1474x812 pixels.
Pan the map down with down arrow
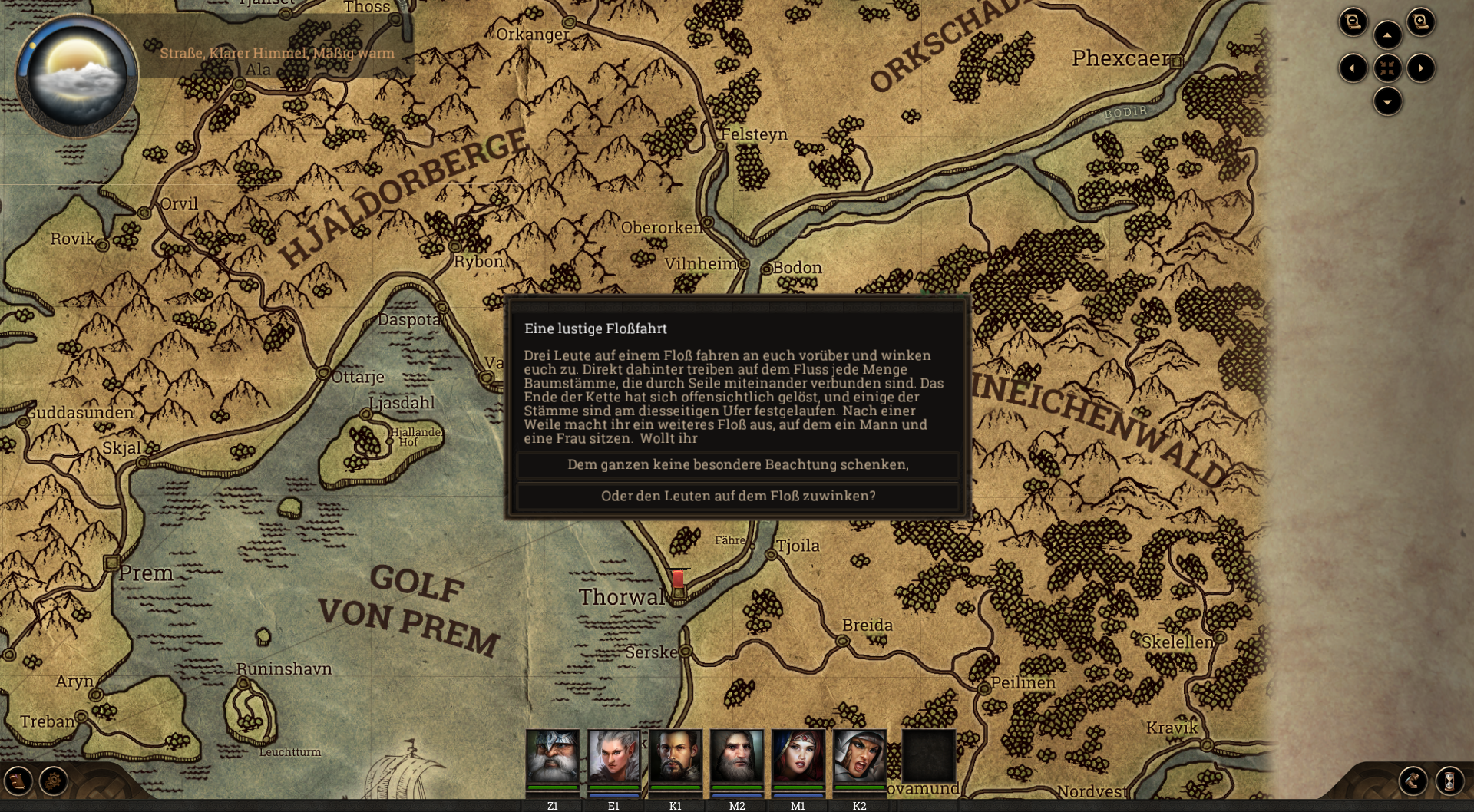(x=1387, y=101)
